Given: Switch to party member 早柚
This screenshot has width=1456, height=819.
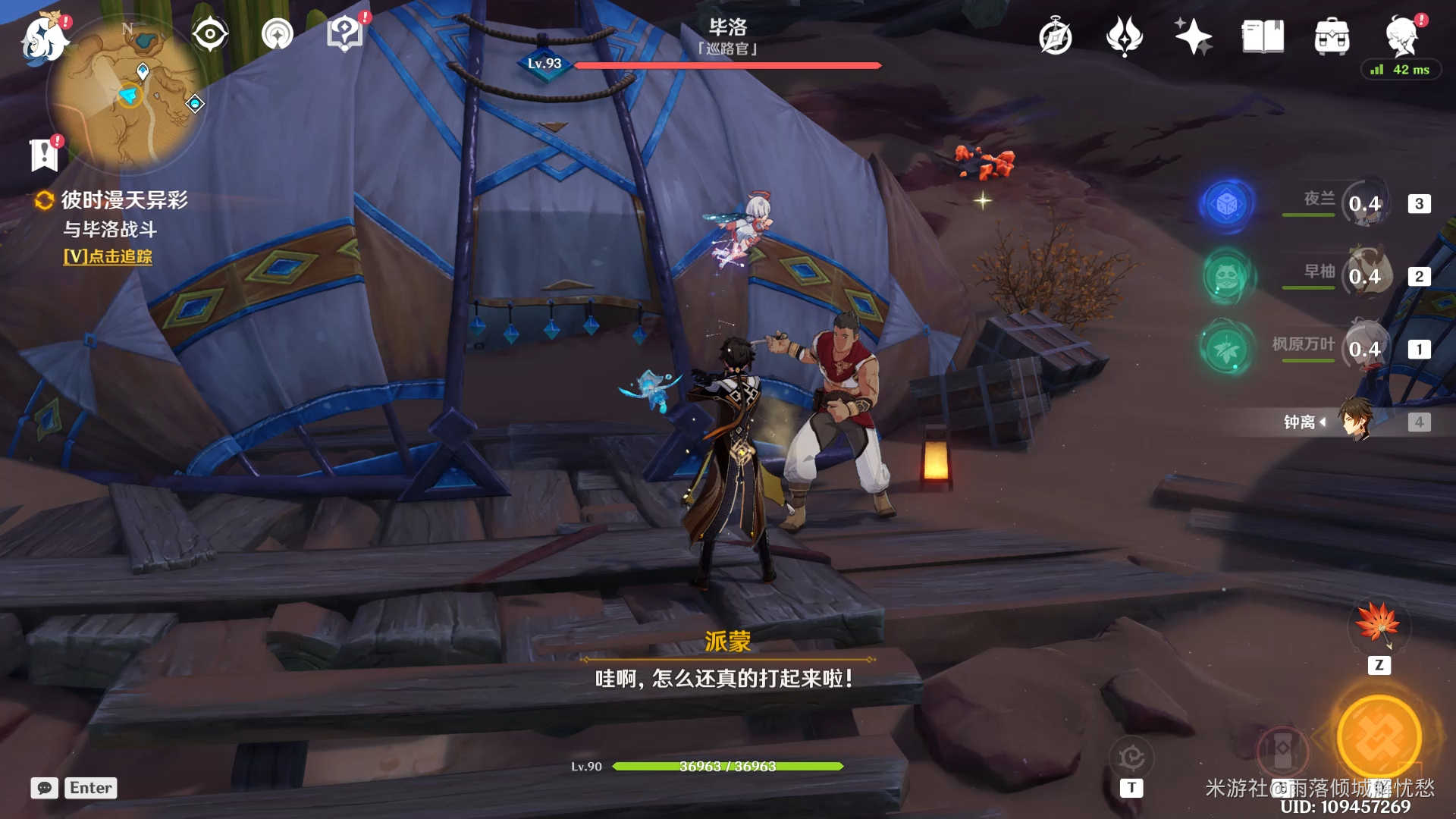Looking at the screenshot, I should (1365, 276).
